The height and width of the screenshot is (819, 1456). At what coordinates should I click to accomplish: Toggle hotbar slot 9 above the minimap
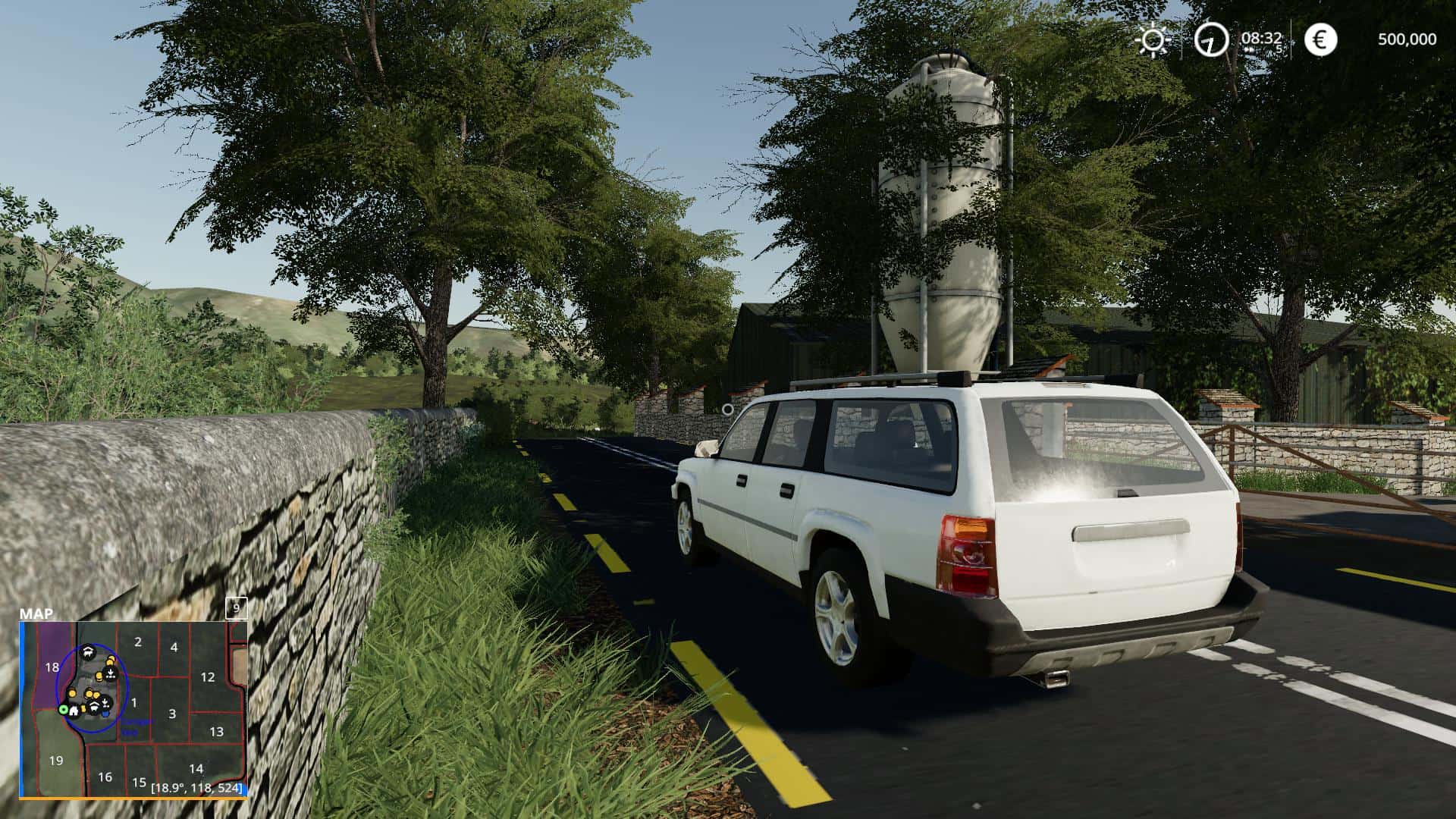click(x=237, y=609)
